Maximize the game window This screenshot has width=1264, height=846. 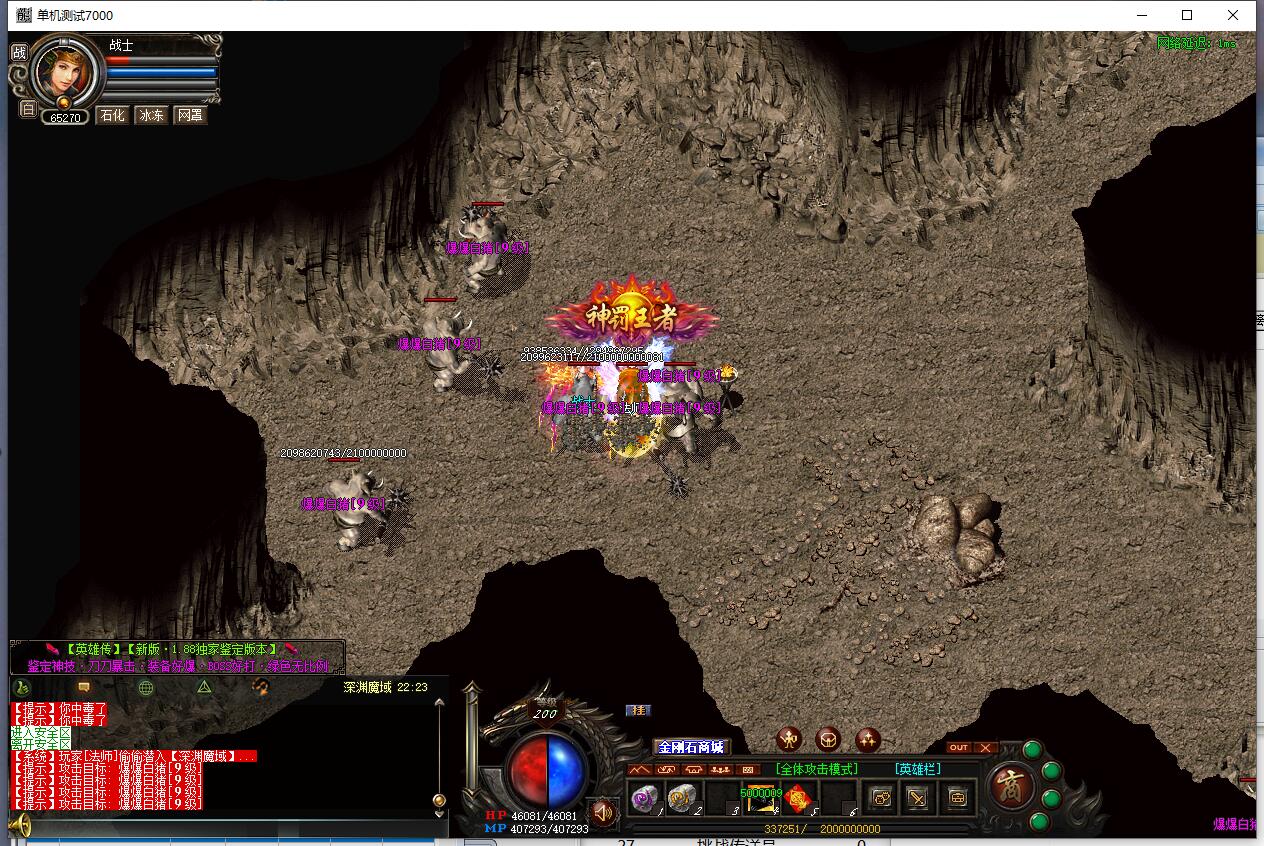click(x=1187, y=15)
